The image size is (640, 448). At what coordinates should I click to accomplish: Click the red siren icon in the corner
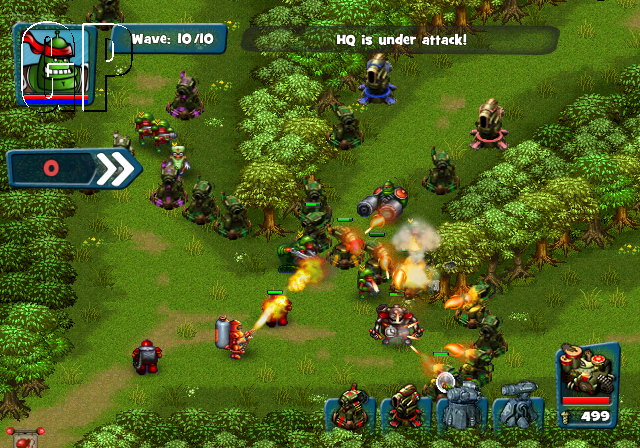coord(23,436)
